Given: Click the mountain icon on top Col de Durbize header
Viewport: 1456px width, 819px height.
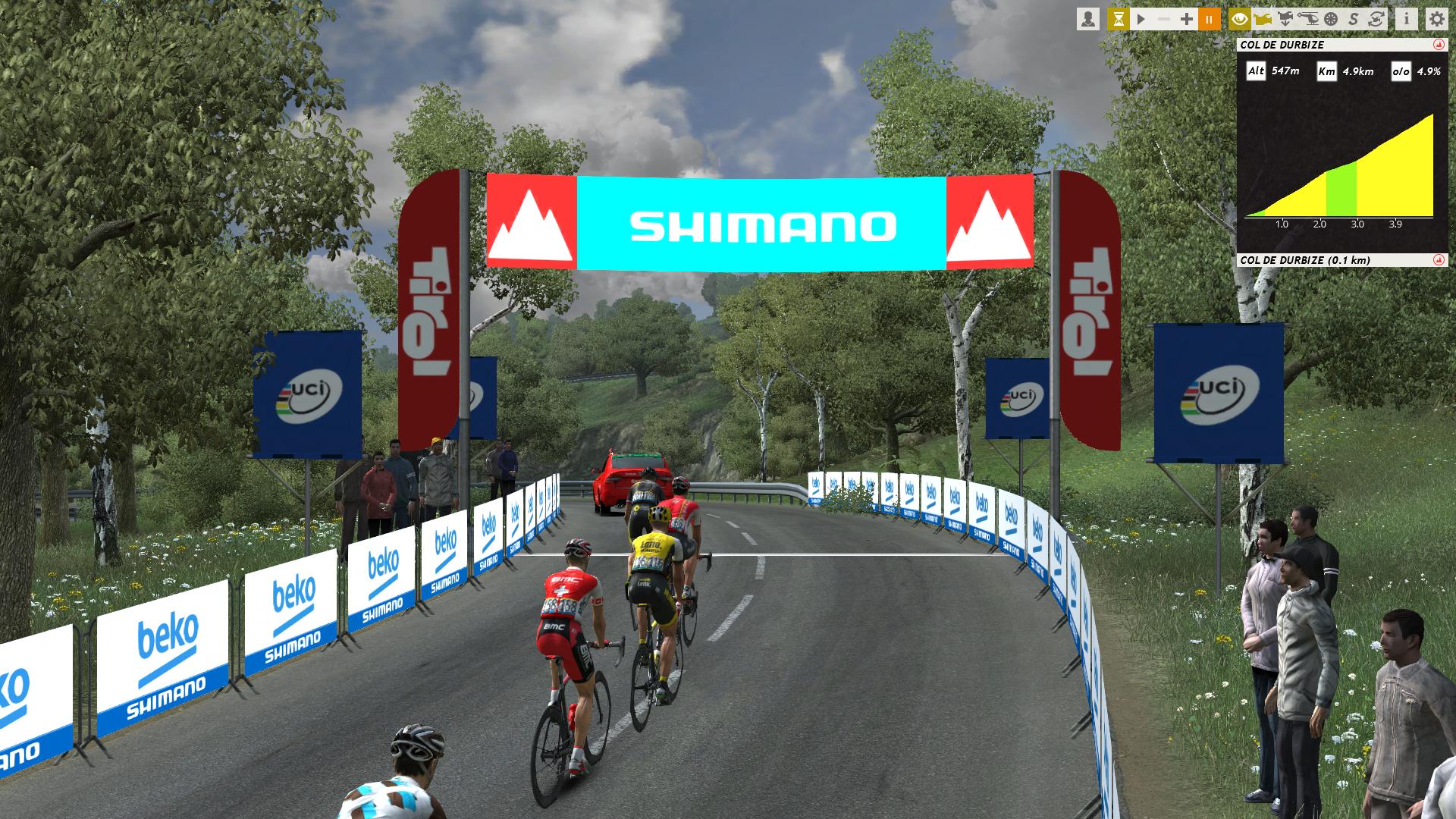Looking at the screenshot, I should coord(1438,45).
